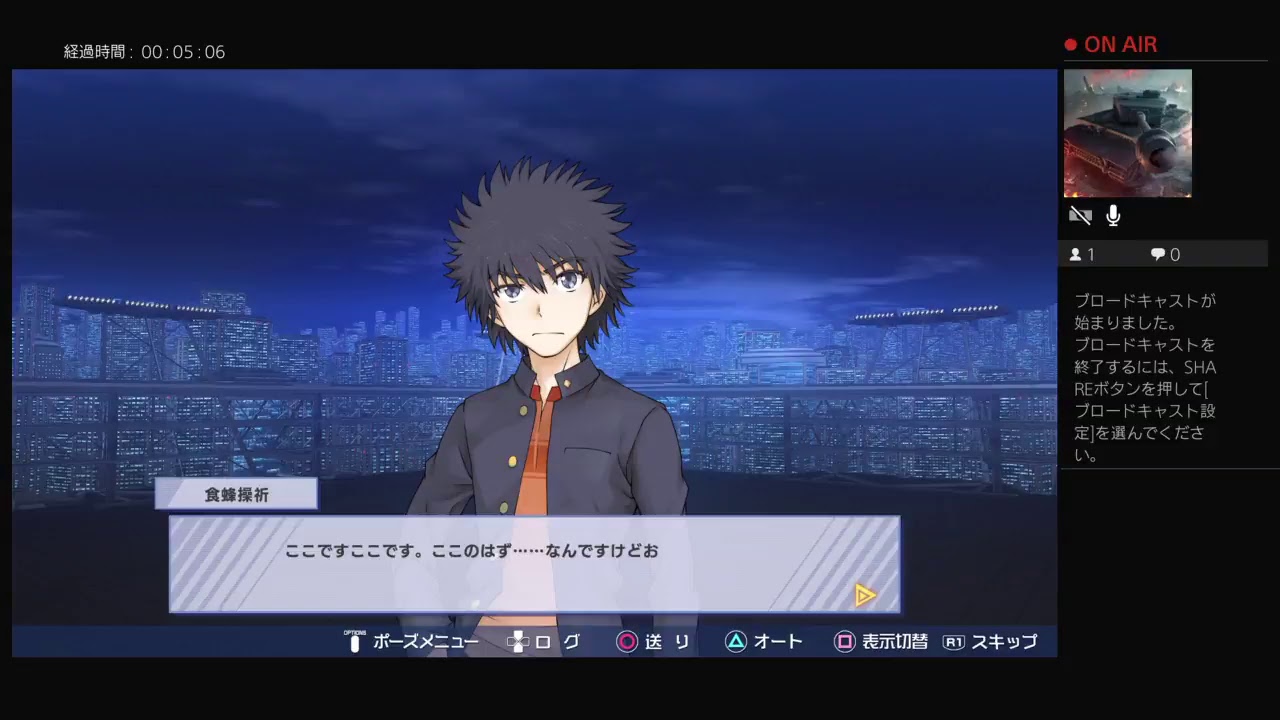Enable the camera by clicking crossed-out camera icon
The height and width of the screenshot is (720, 1280).
(1080, 215)
